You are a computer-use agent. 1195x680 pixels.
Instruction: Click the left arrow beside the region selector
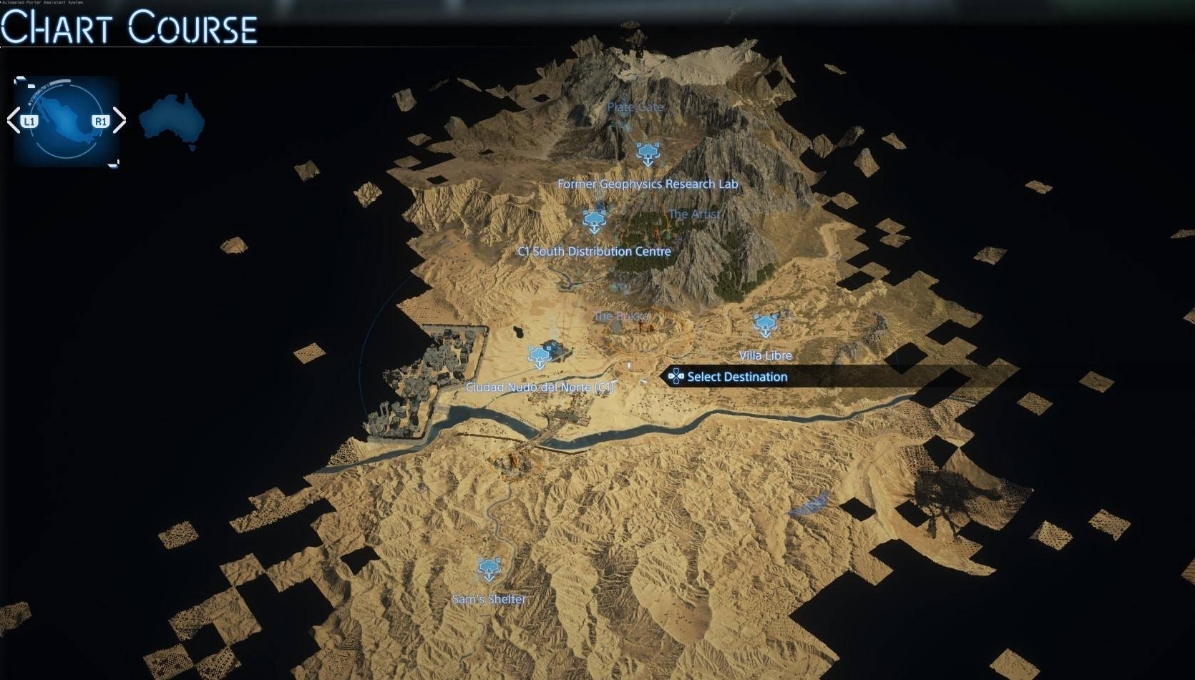point(13,121)
